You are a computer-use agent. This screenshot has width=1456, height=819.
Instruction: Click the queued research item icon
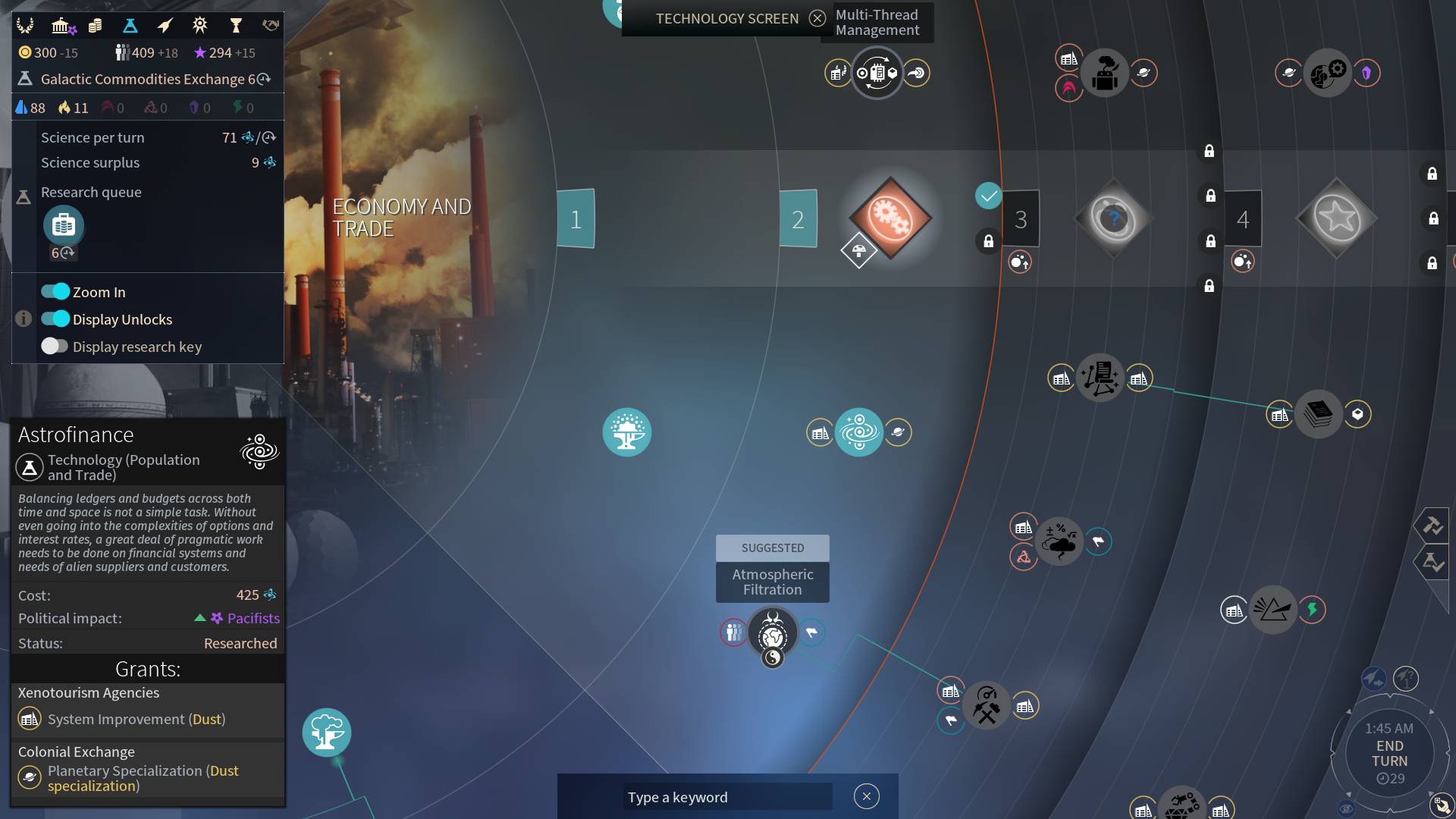click(64, 225)
